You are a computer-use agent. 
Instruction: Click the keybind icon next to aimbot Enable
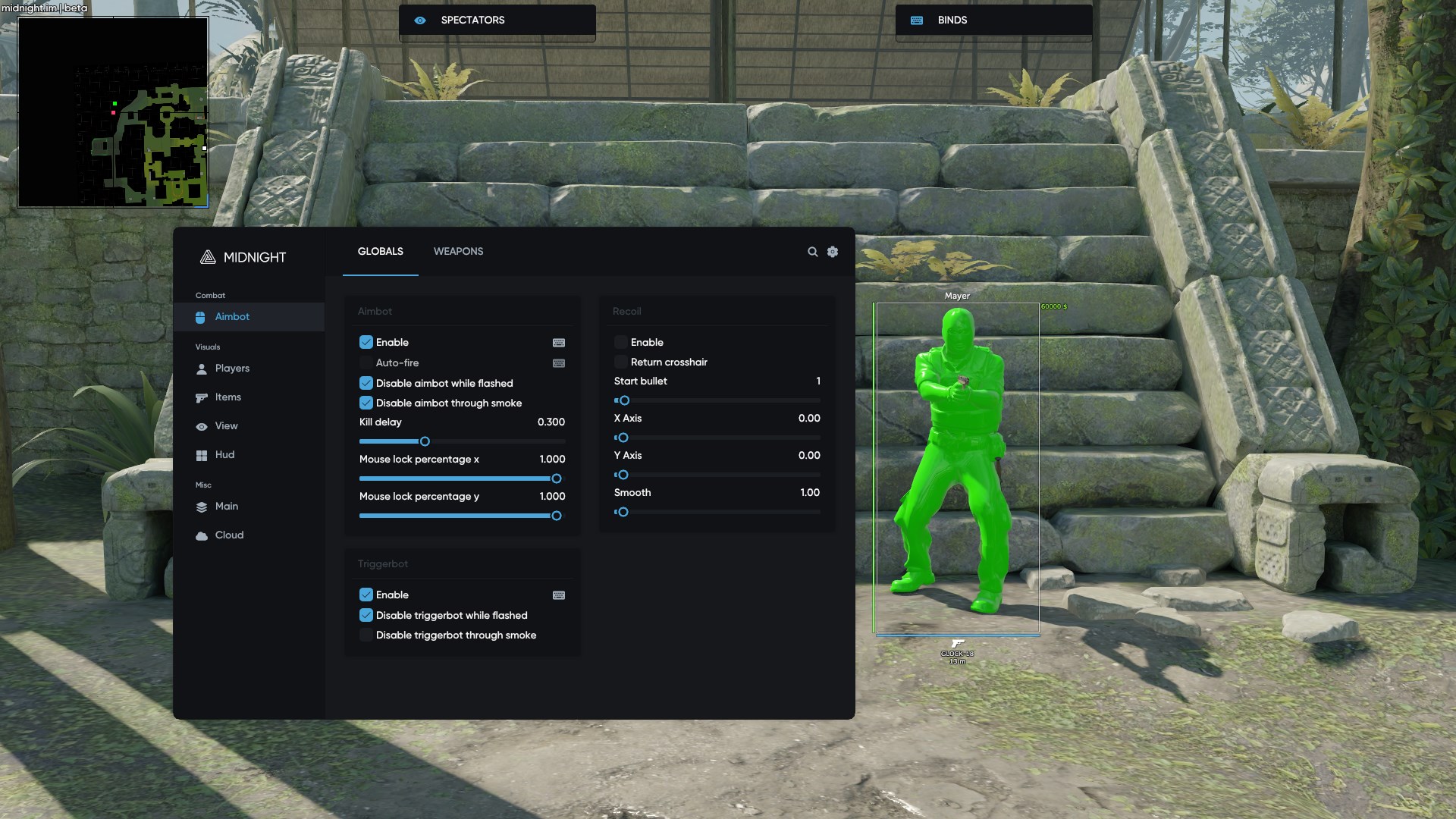pyautogui.click(x=558, y=343)
